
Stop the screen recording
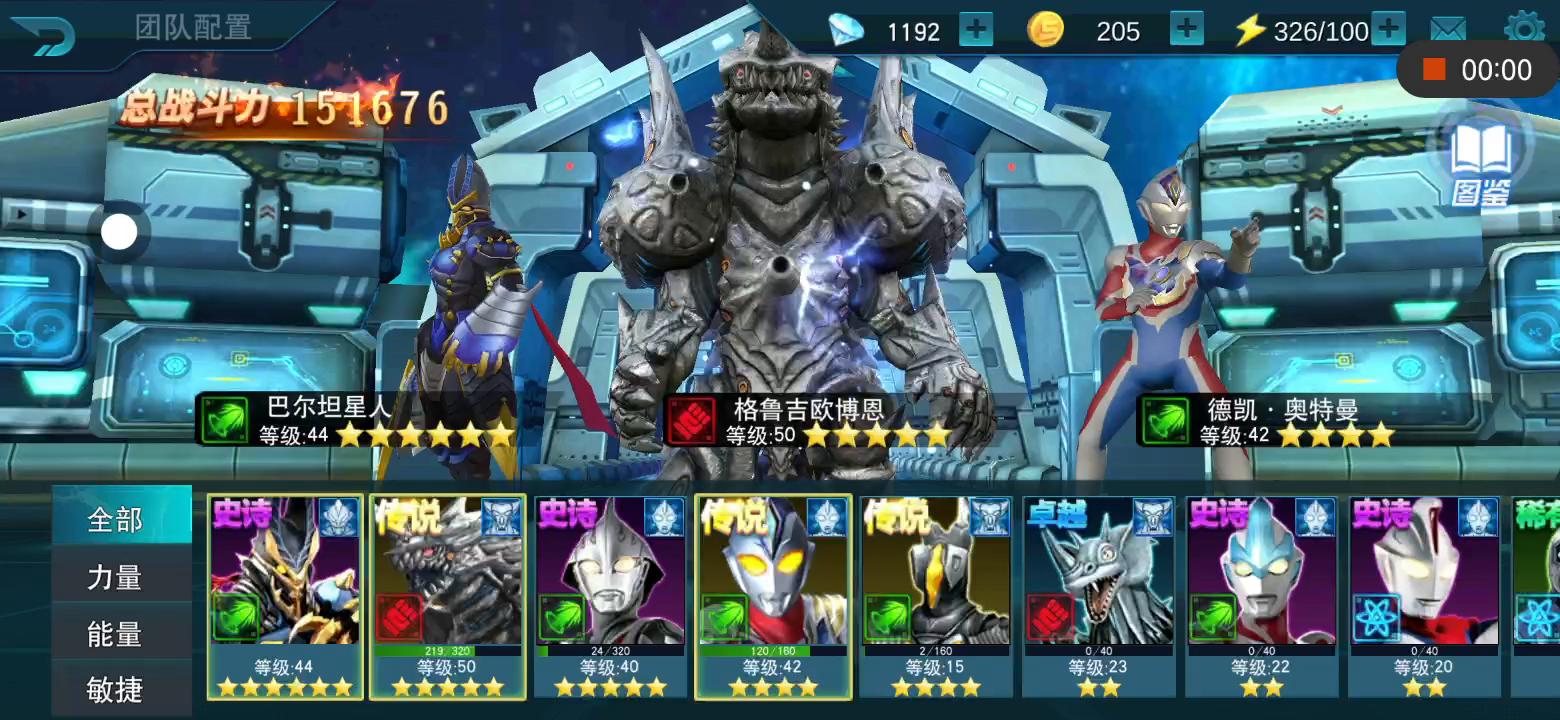[x=1435, y=69]
